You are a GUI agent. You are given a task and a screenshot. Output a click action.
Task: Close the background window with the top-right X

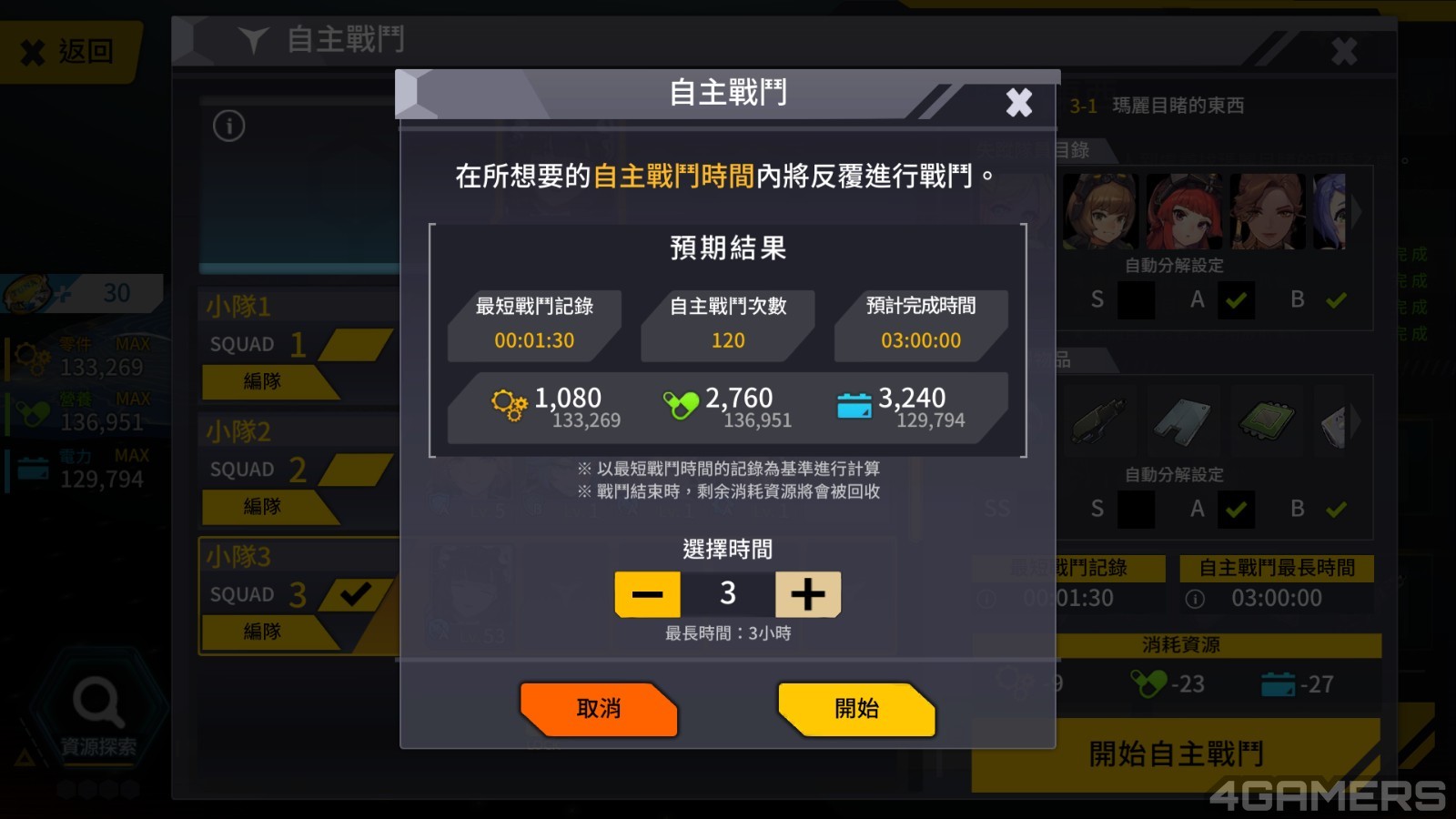pos(1344,51)
